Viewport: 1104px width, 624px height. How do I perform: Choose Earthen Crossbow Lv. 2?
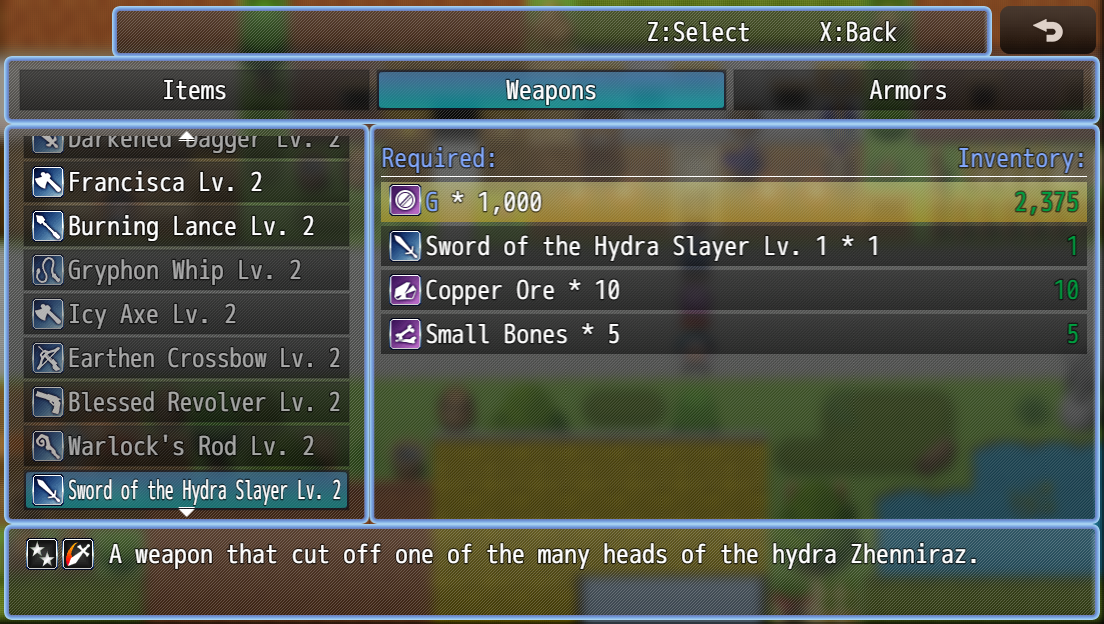[187, 359]
